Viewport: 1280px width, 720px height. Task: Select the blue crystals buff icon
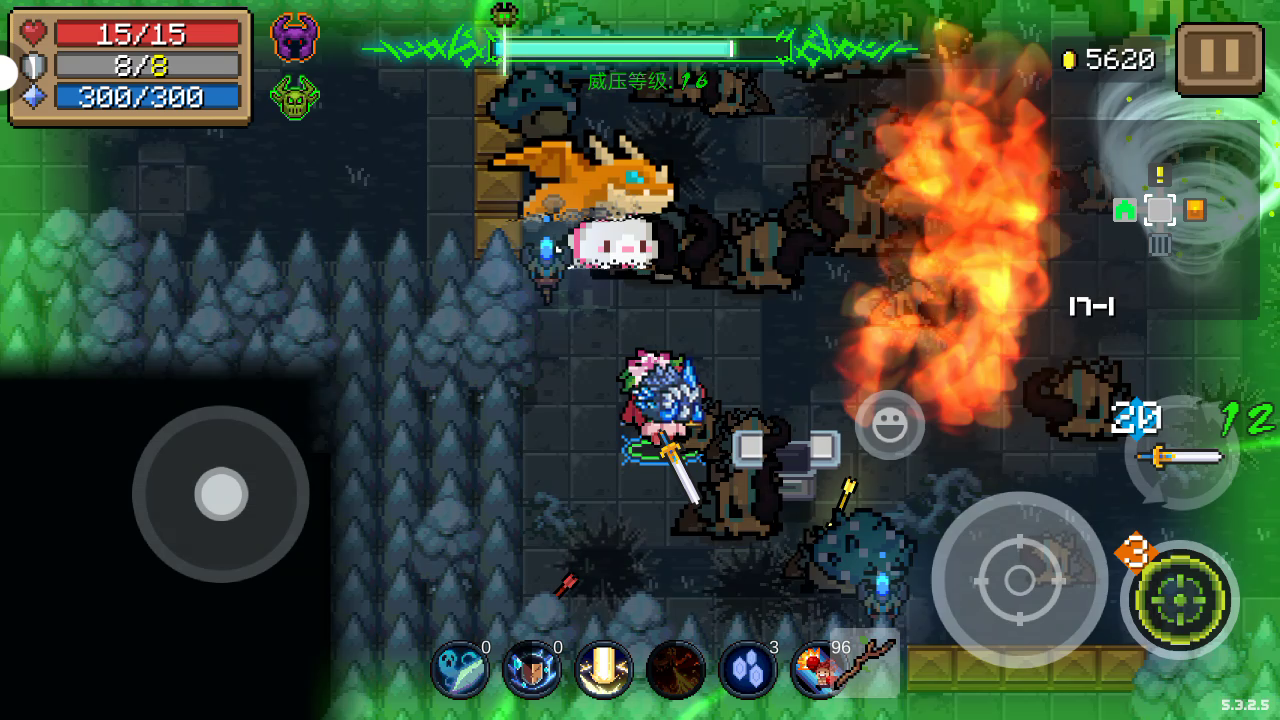tap(748, 670)
